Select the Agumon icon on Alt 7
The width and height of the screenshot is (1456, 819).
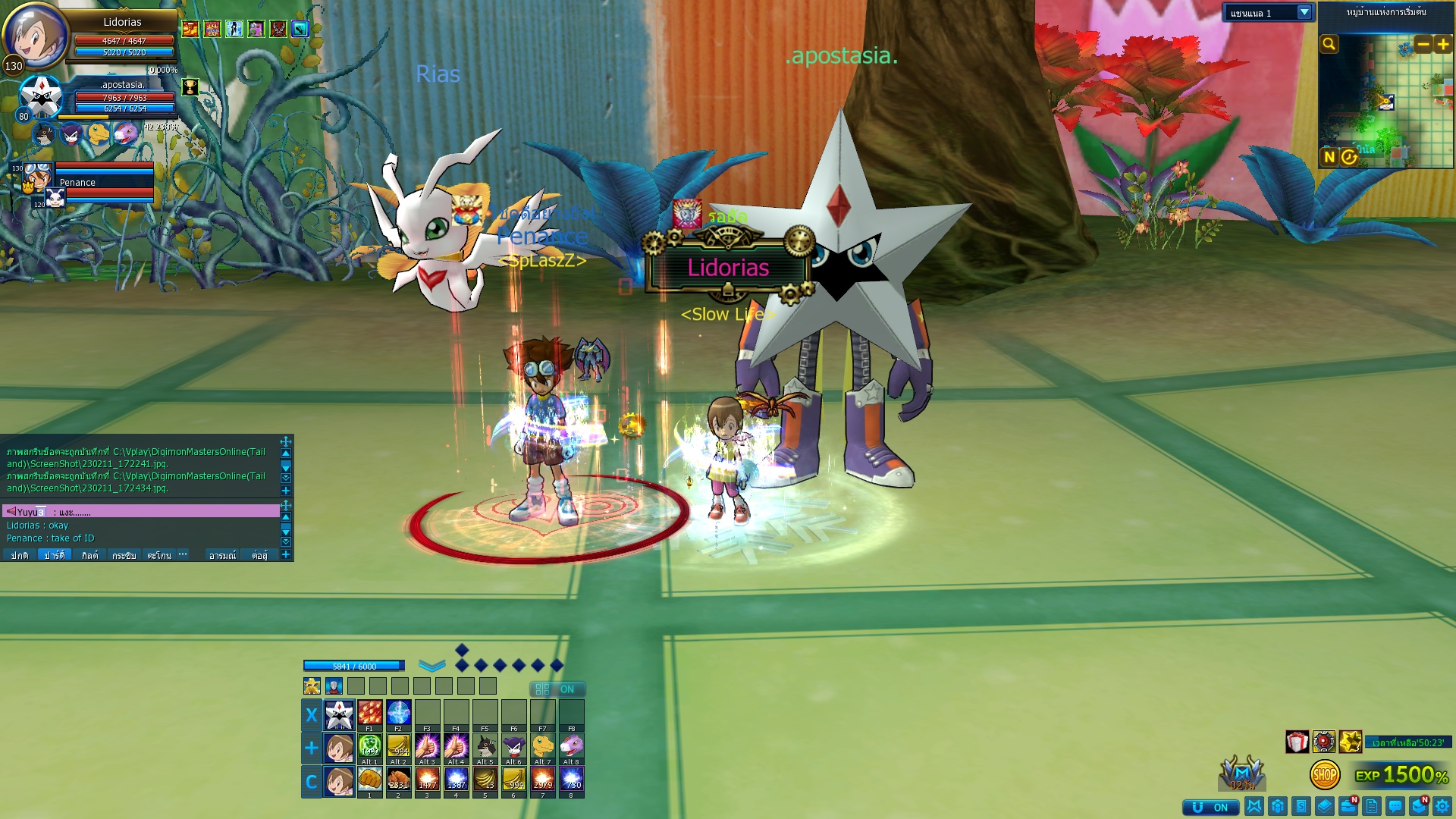543,746
